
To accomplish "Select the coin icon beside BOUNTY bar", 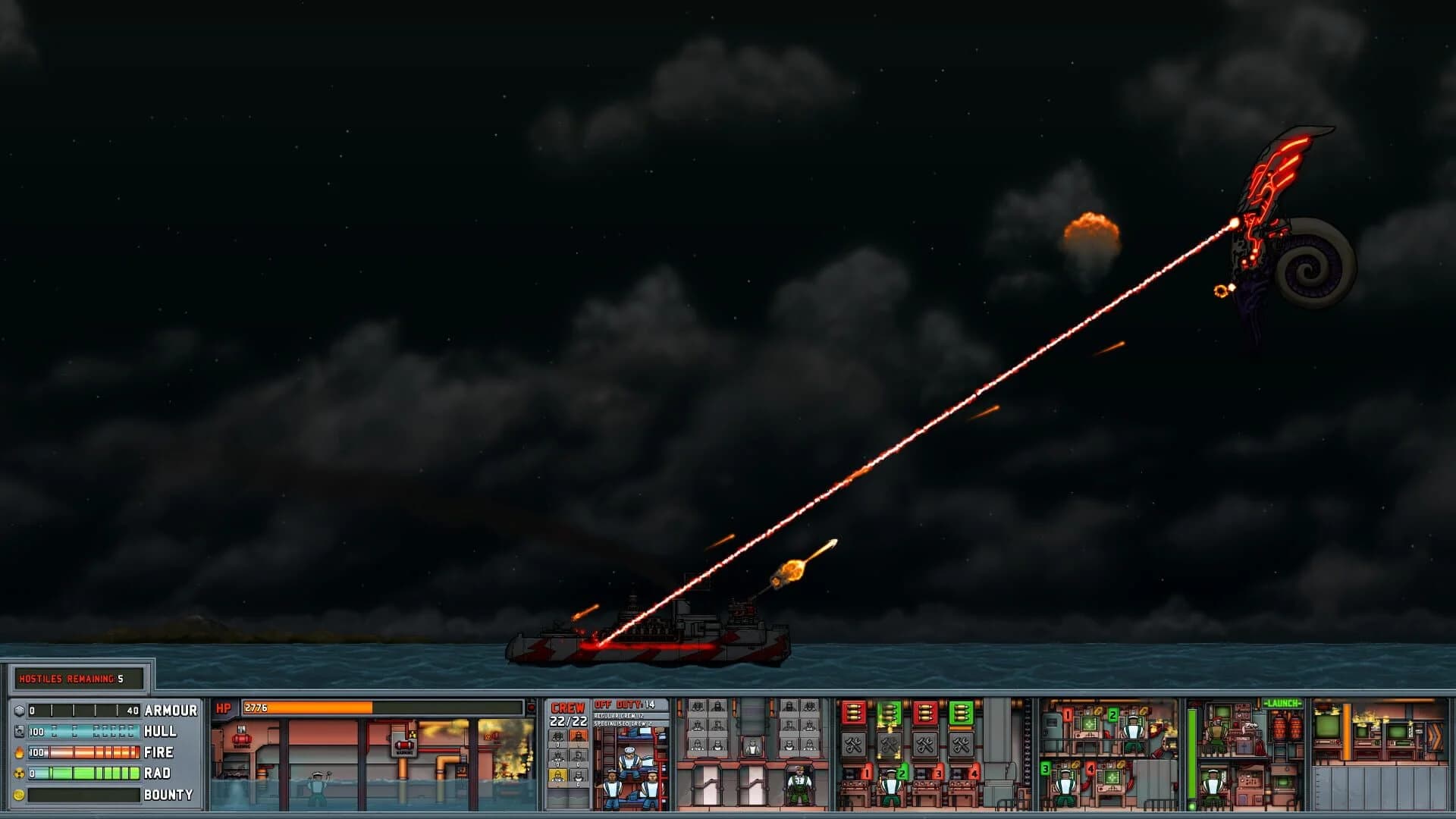I will tap(20, 793).
